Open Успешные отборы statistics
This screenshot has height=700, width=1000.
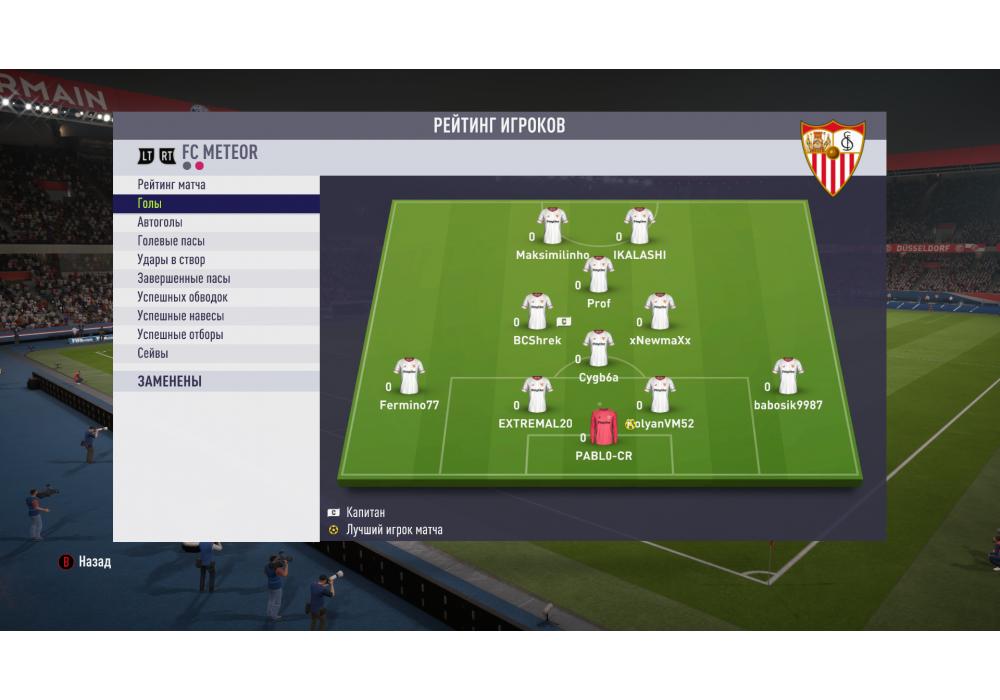[216, 335]
